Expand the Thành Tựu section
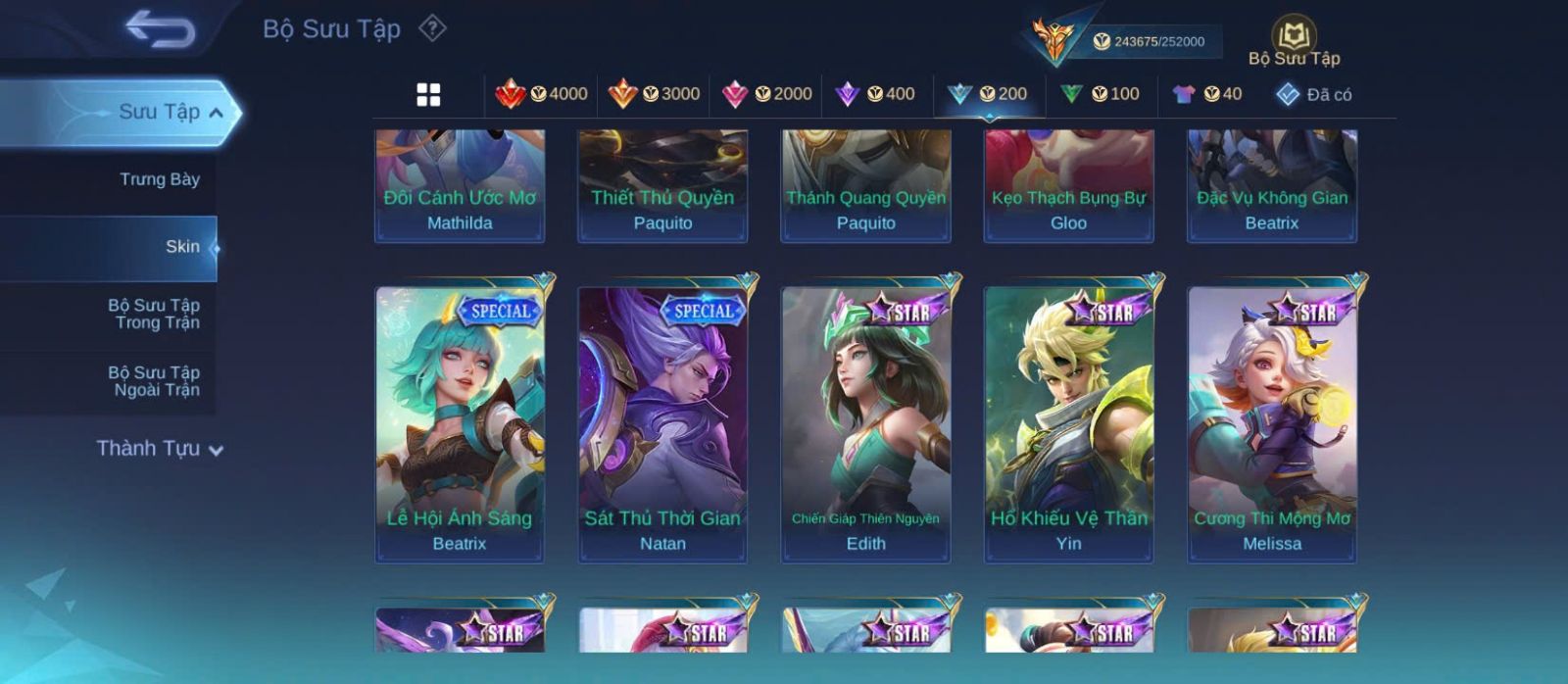The width and height of the screenshot is (1568, 684). pyautogui.click(x=160, y=449)
